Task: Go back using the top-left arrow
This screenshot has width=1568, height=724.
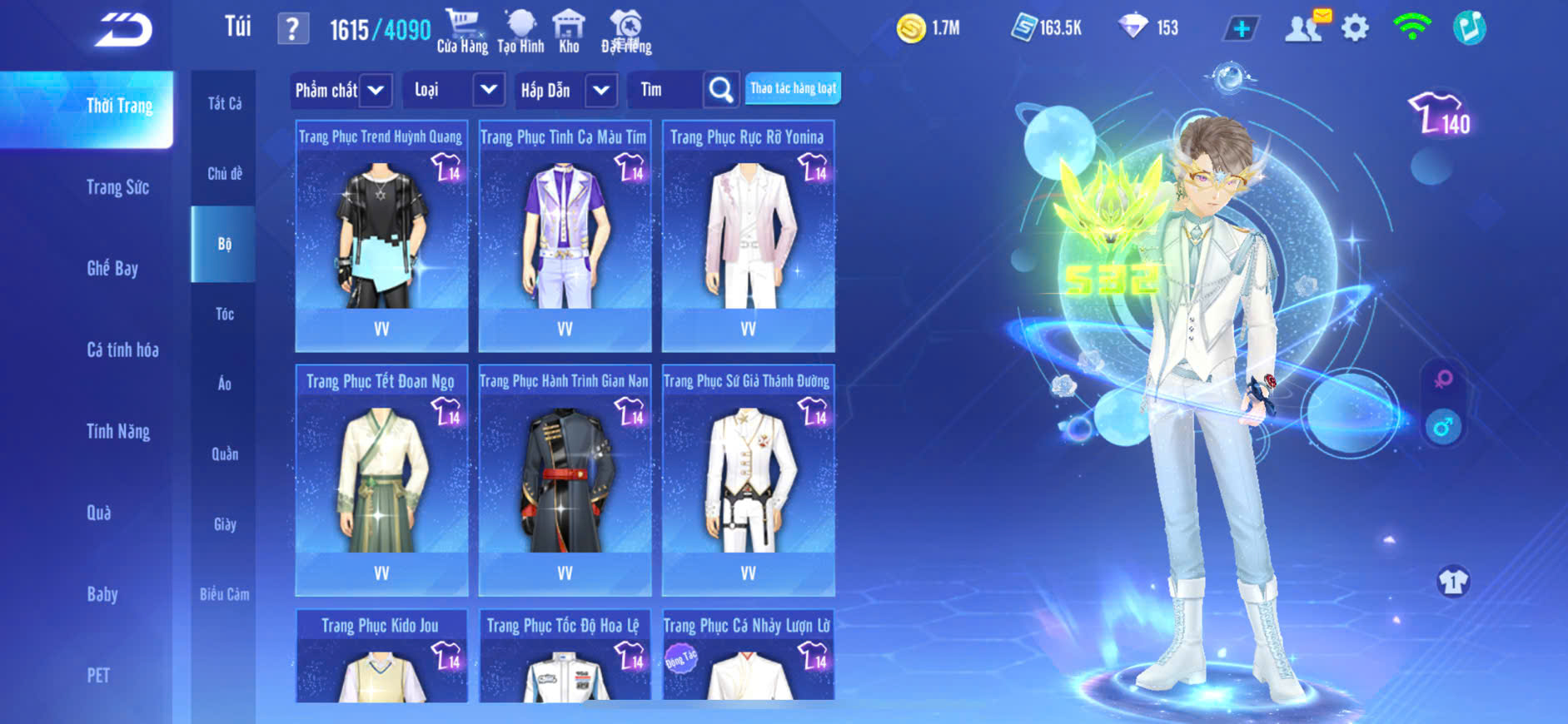Action: (123, 30)
